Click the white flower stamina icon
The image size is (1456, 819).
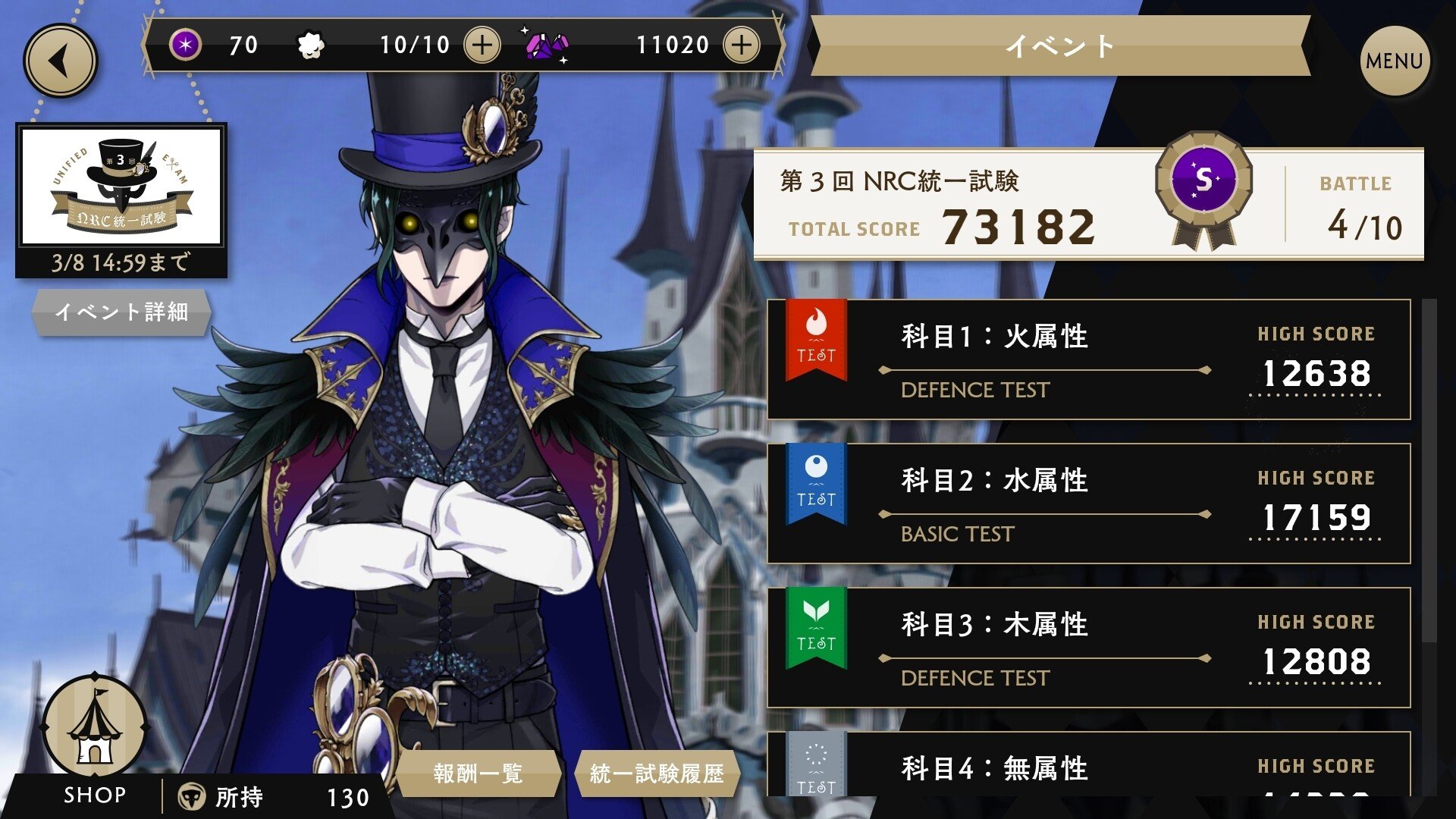click(x=309, y=44)
